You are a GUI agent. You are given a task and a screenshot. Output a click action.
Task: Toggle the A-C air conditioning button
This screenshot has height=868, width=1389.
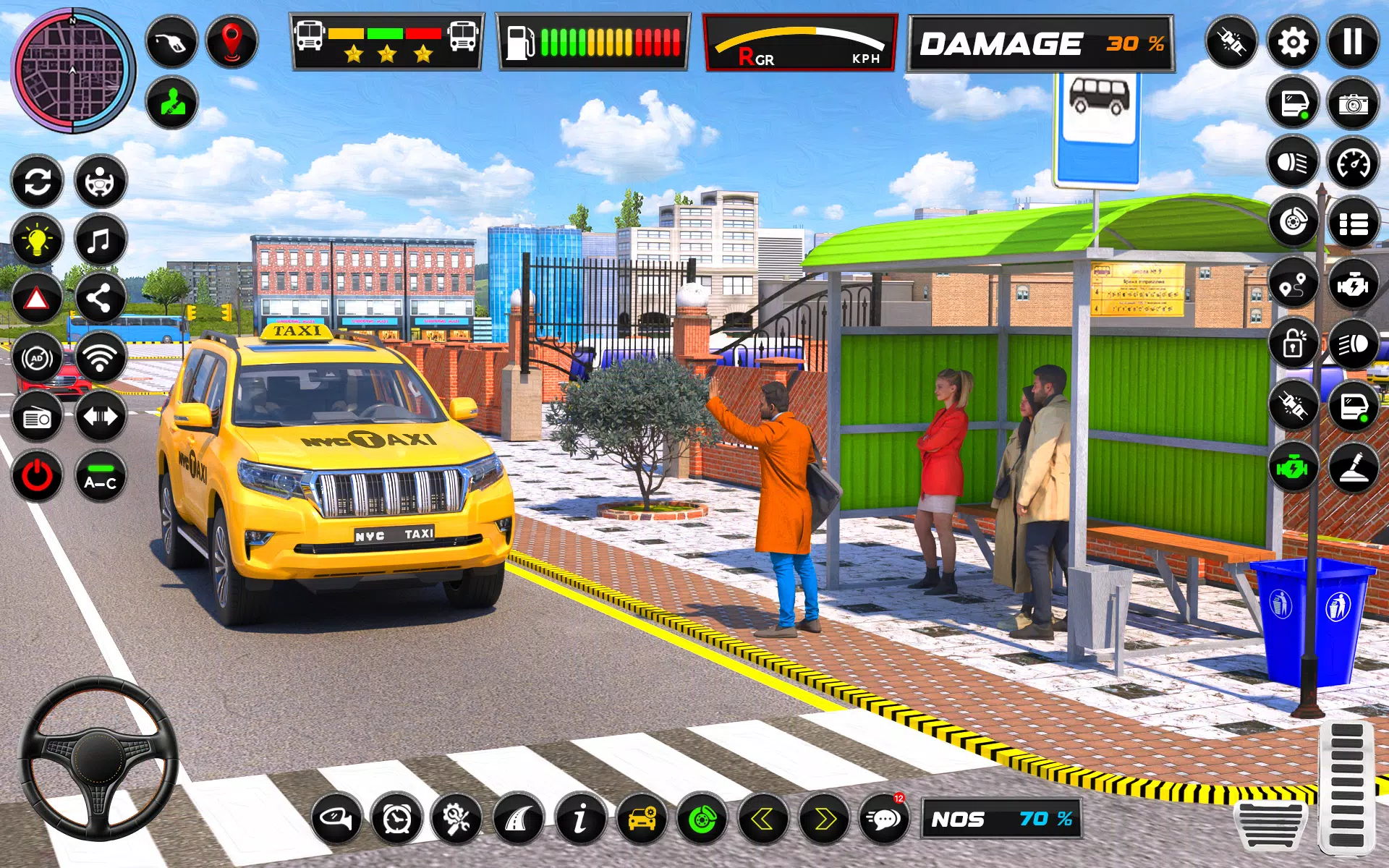click(100, 477)
